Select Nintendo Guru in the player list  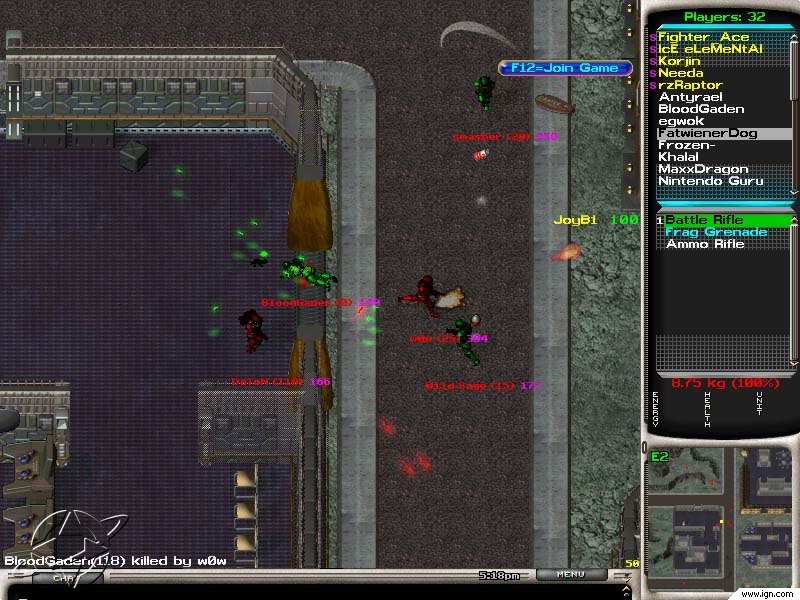(x=710, y=181)
